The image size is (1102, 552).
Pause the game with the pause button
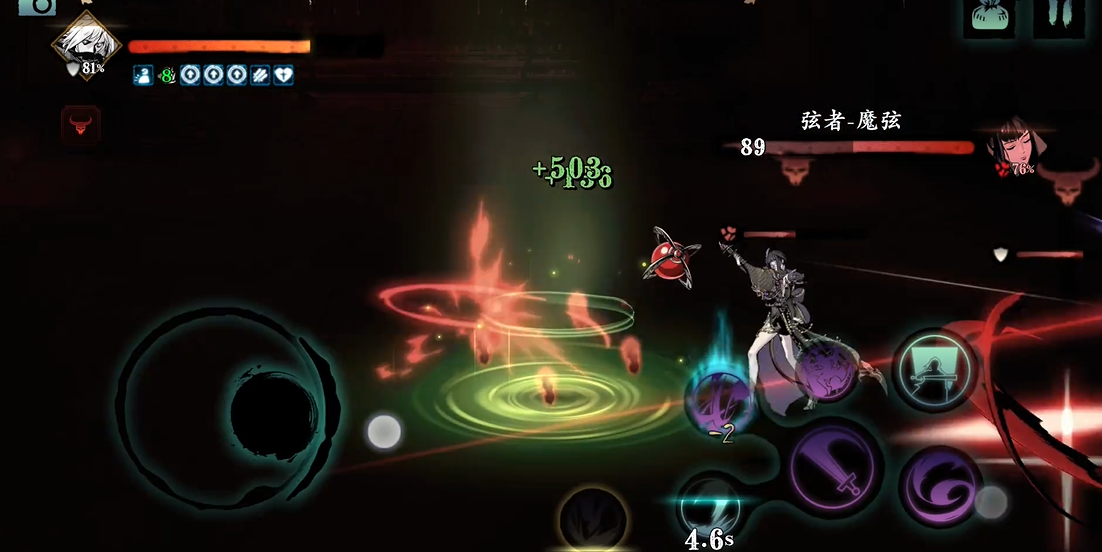coord(1058,17)
